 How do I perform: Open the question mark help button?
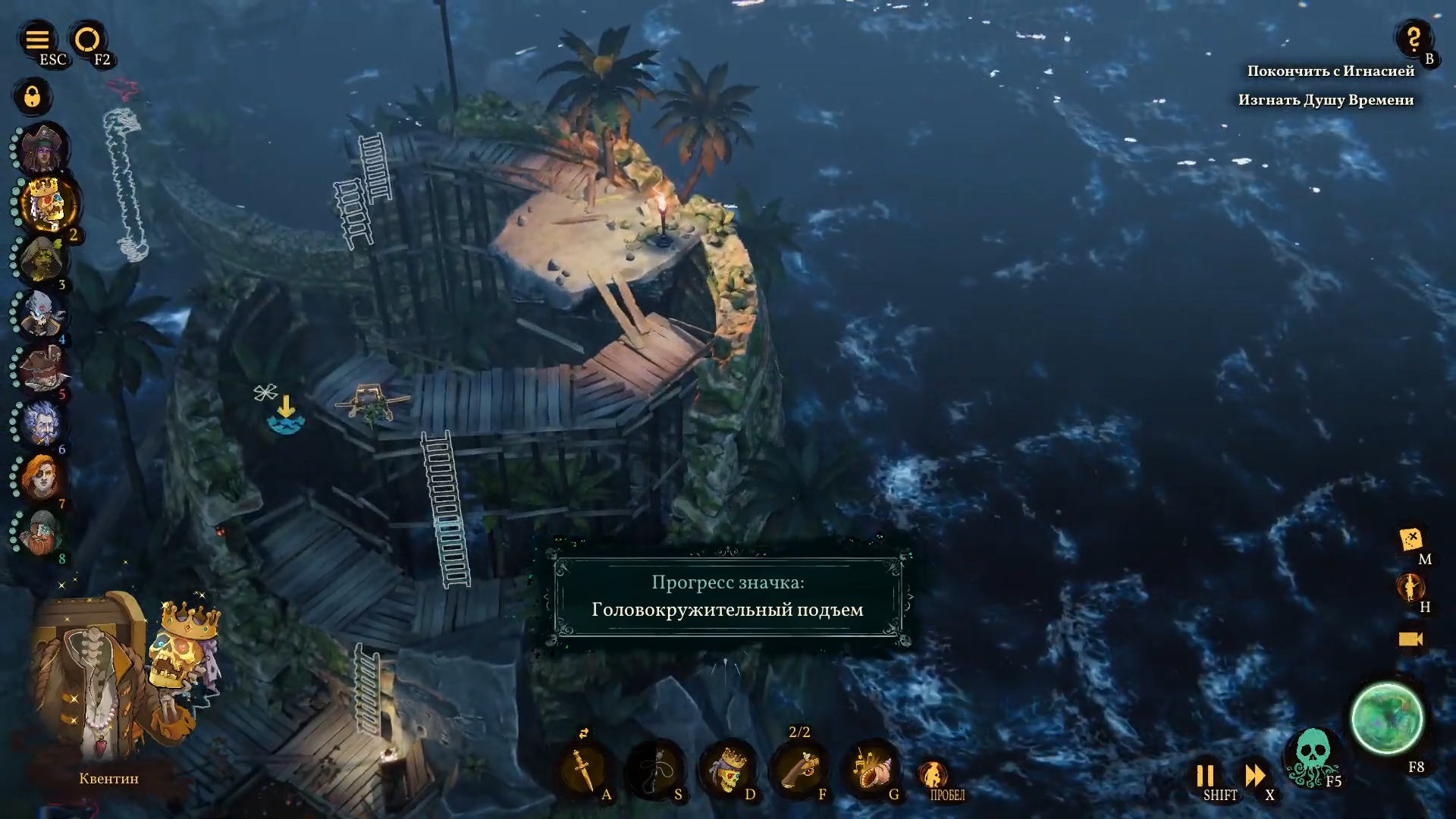click(x=1413, y=38)
